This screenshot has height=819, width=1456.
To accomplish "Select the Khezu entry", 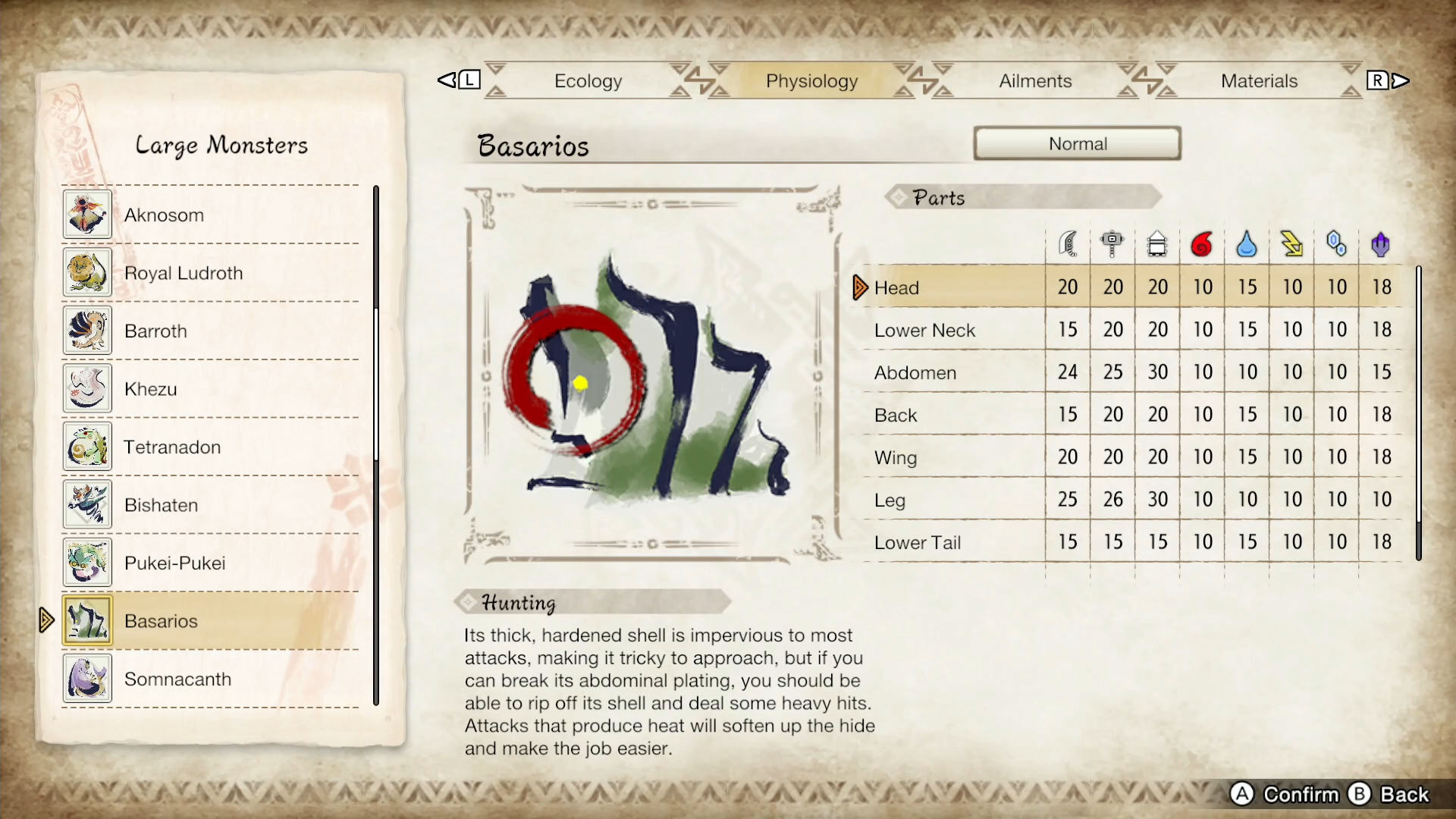I will pyautogui.click(x=150, y=389).
